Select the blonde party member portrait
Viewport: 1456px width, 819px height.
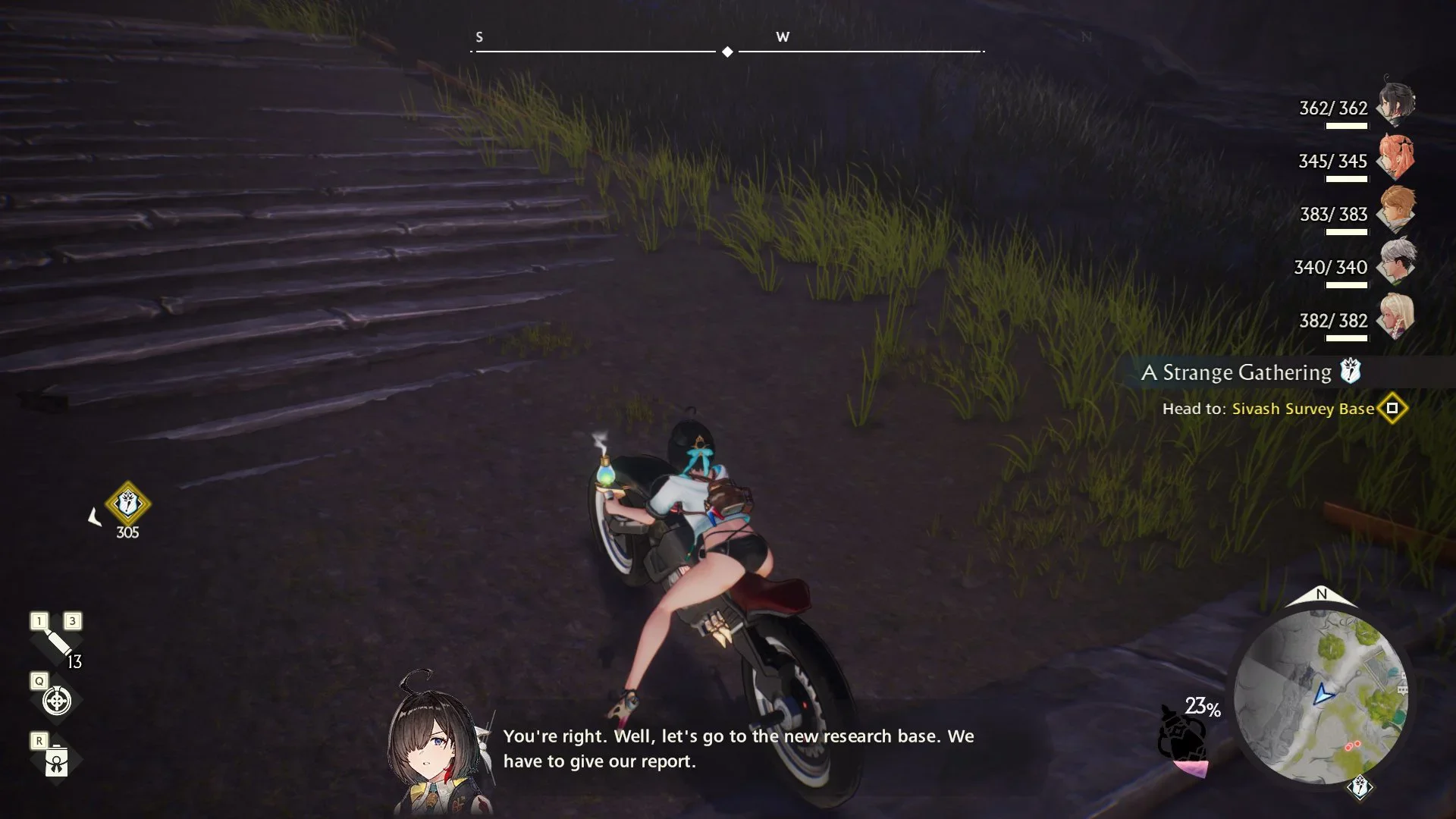coord(1396,315)
